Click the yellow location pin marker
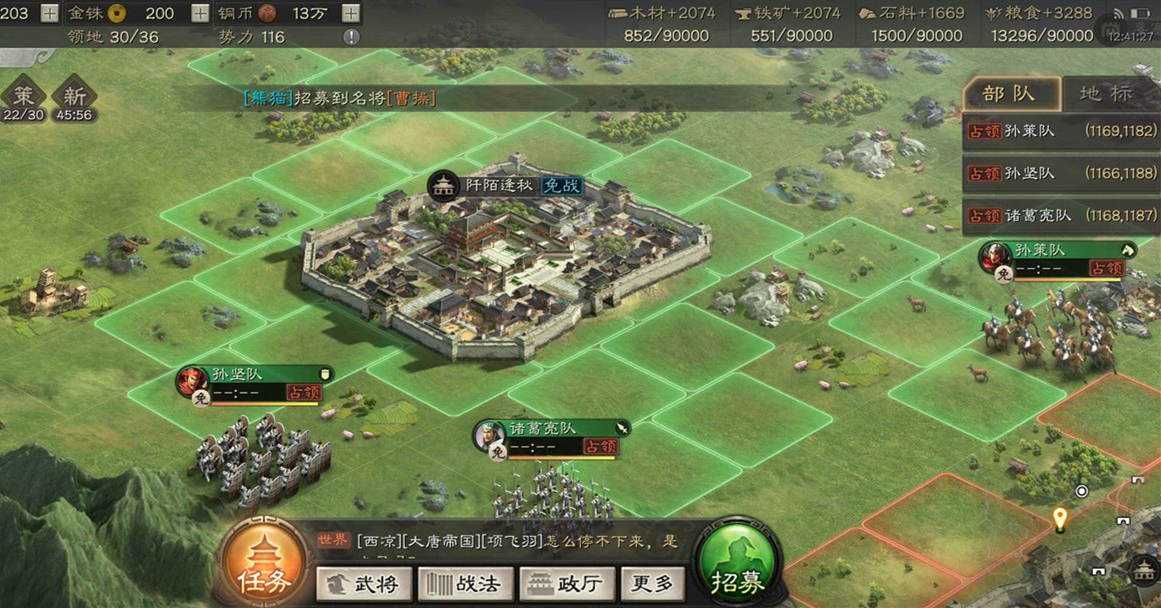Viewport: 1161px width, 608px height. point(1060,519)
